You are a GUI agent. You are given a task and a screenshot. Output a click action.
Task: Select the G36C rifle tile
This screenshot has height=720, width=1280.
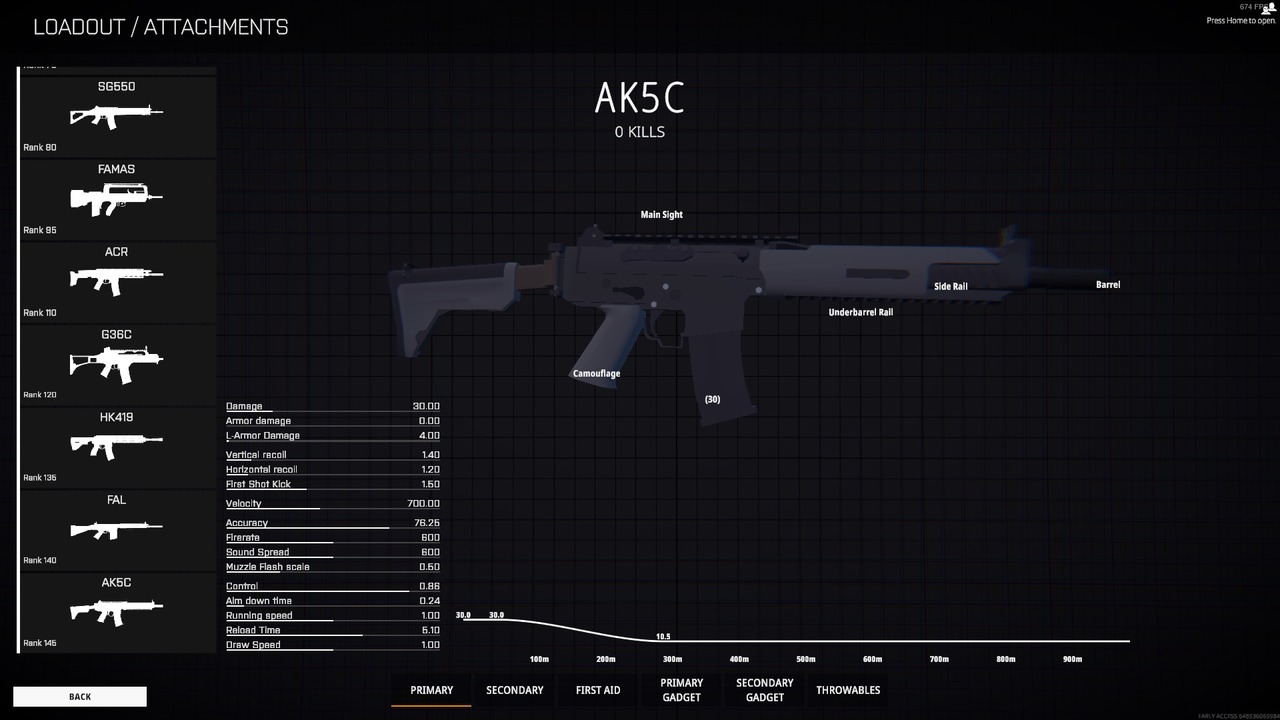point(117,364)
